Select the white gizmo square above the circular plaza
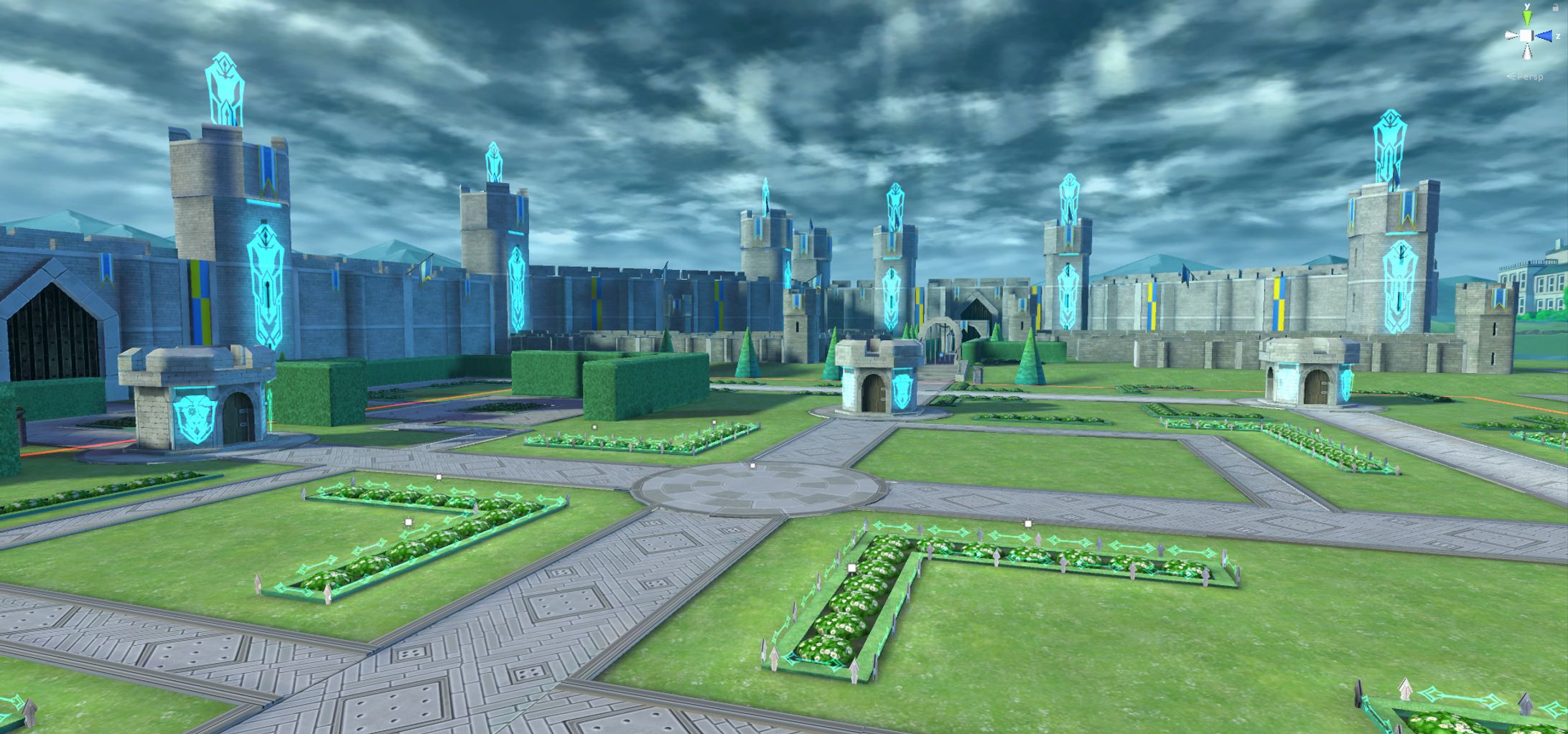 752,465
